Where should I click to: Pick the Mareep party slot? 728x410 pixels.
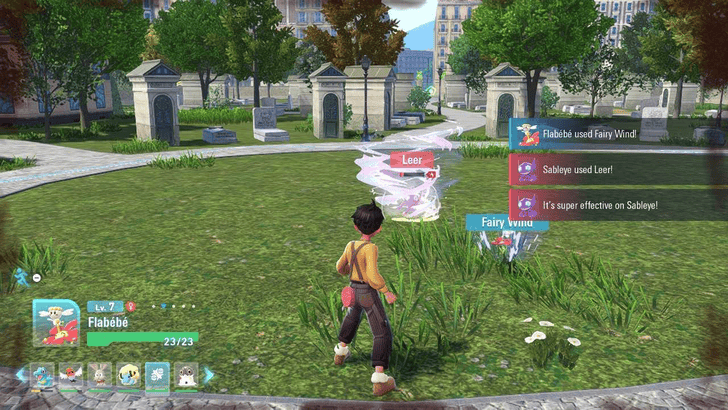[x=128, y=375]
